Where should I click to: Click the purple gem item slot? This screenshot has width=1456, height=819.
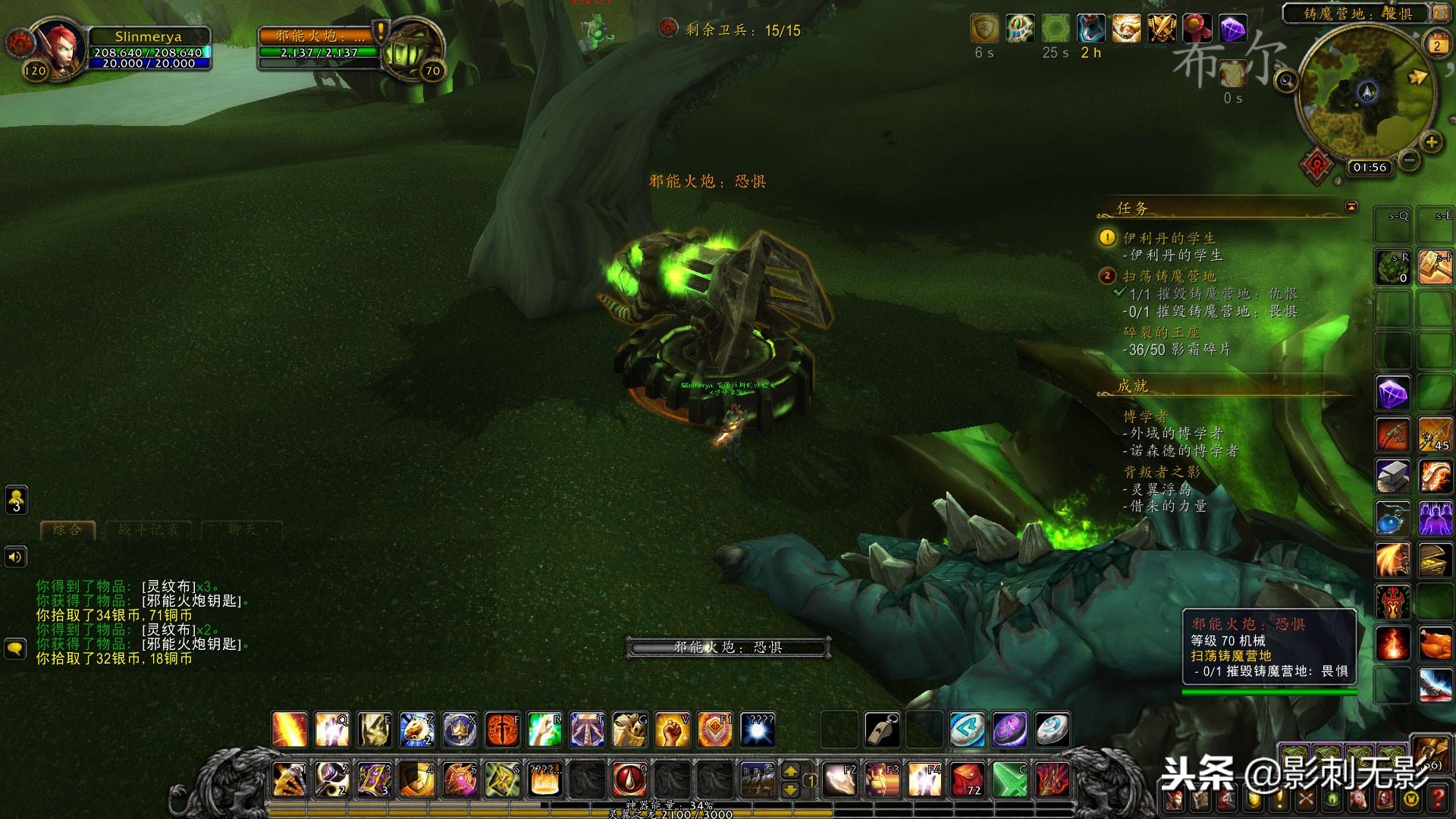[x=1393, y=394]
